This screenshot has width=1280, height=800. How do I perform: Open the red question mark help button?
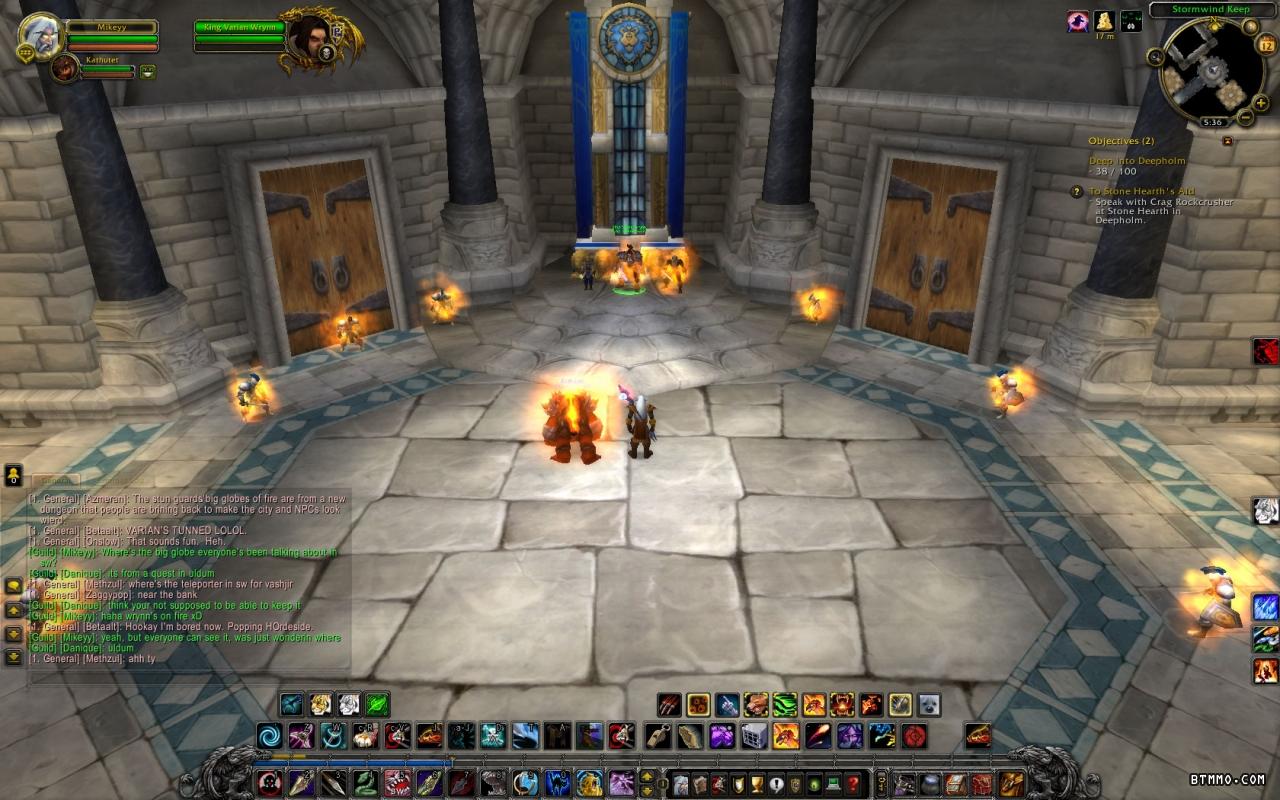pyautogui.click(x=853, y=783)
